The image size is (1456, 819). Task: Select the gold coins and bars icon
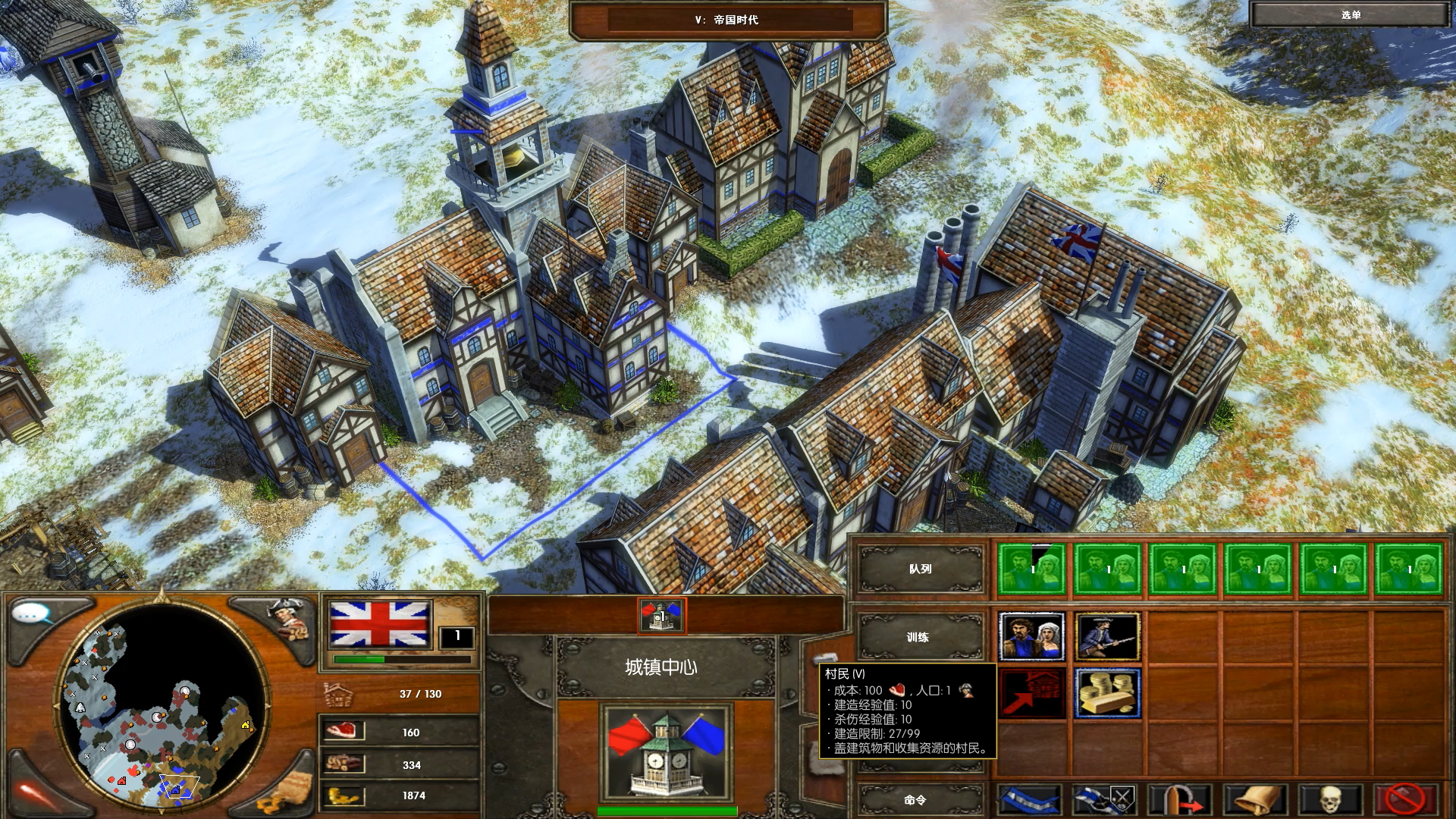pyautogui.click(x=1107, y=693)
